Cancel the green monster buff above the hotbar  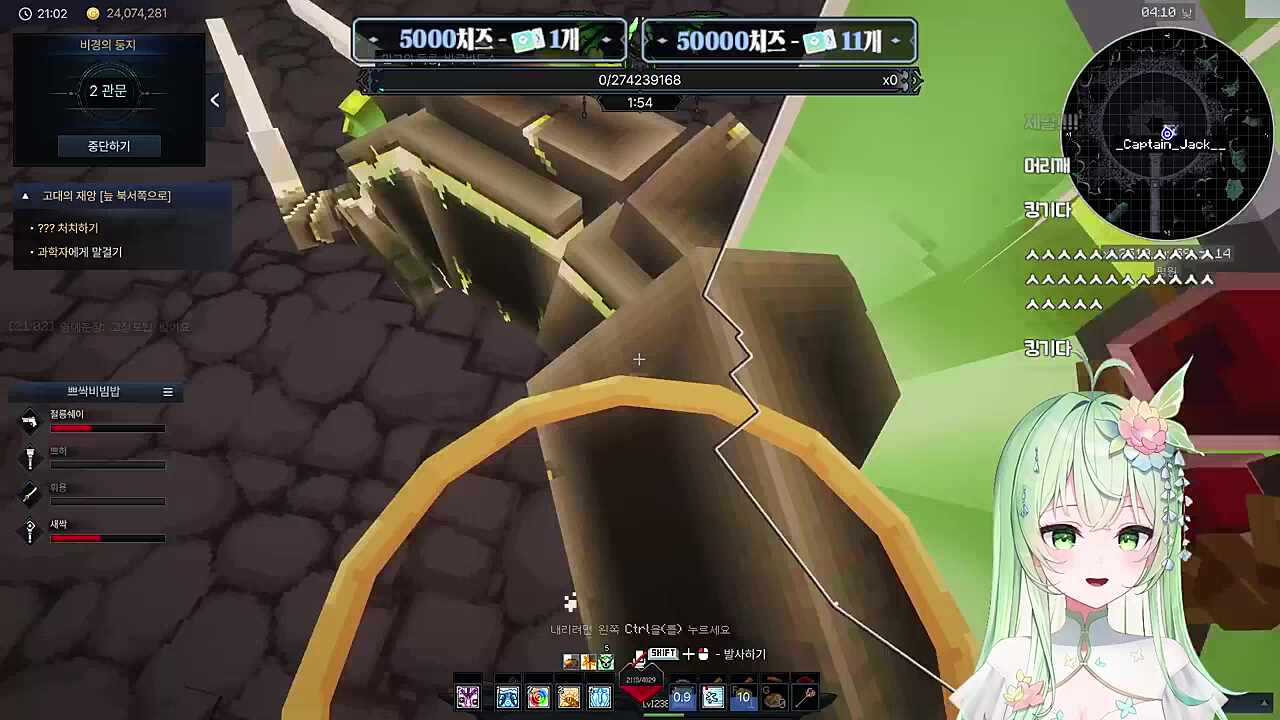tap(606, 660)
